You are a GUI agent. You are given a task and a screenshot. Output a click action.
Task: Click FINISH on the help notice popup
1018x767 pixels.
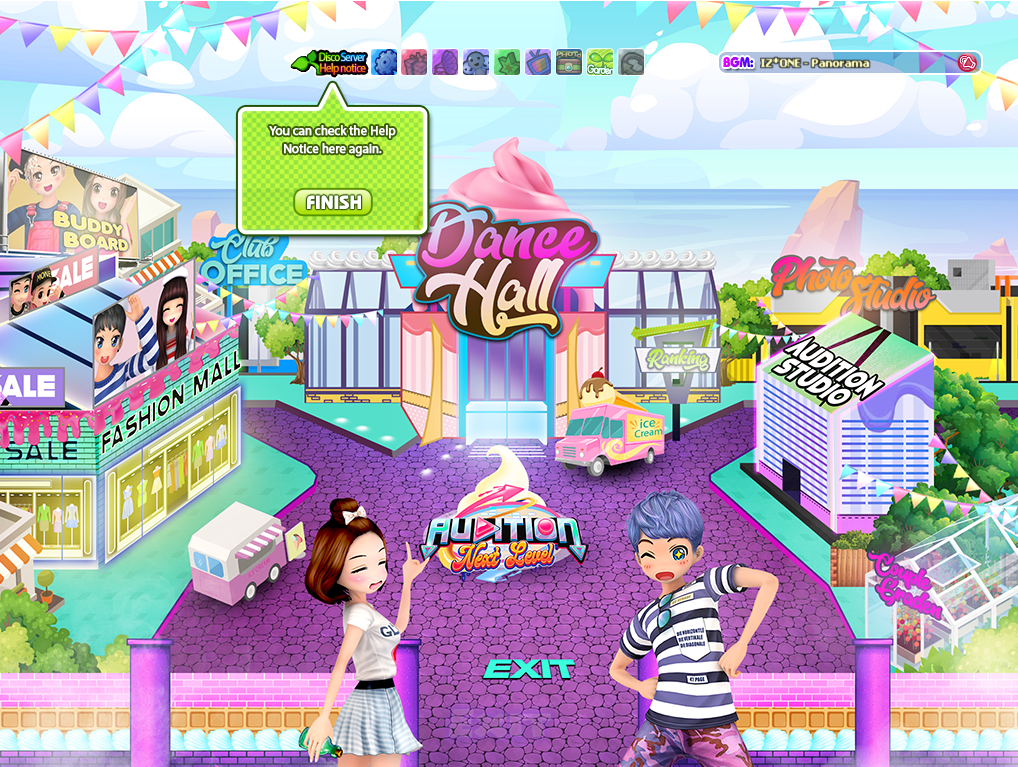coord(333,202)
